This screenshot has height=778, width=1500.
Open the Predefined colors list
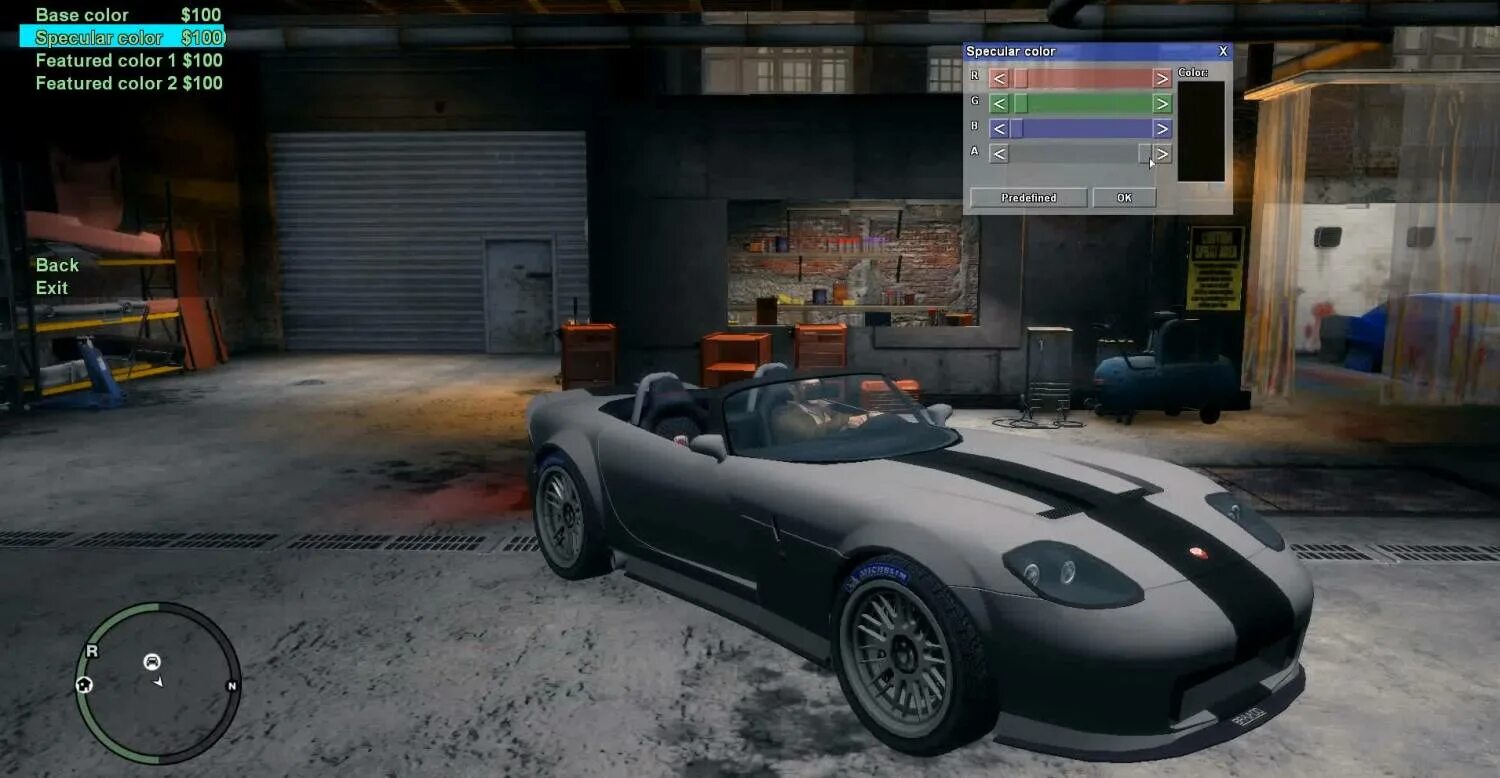coord(1027,197)
